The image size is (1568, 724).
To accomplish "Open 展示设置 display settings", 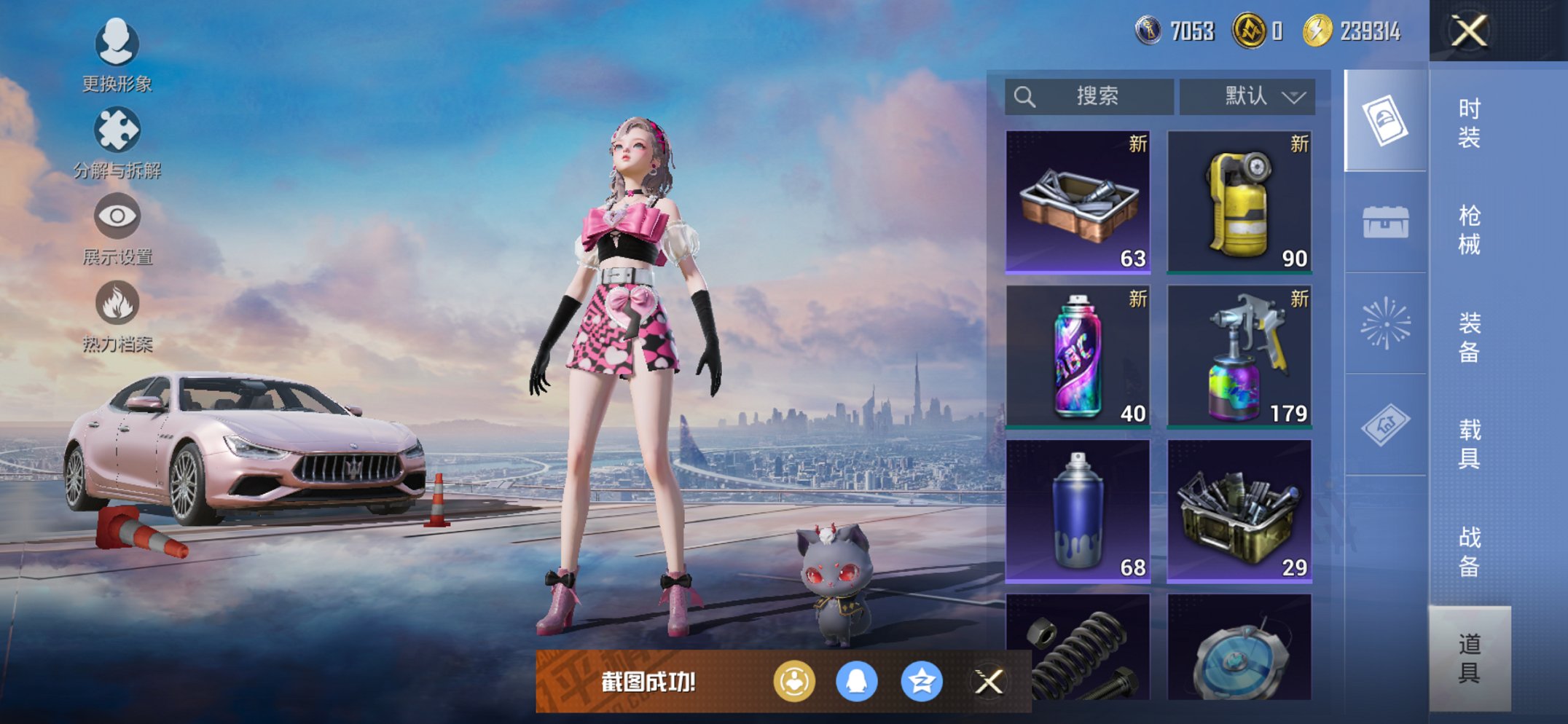I will click(x=117, y=229).
